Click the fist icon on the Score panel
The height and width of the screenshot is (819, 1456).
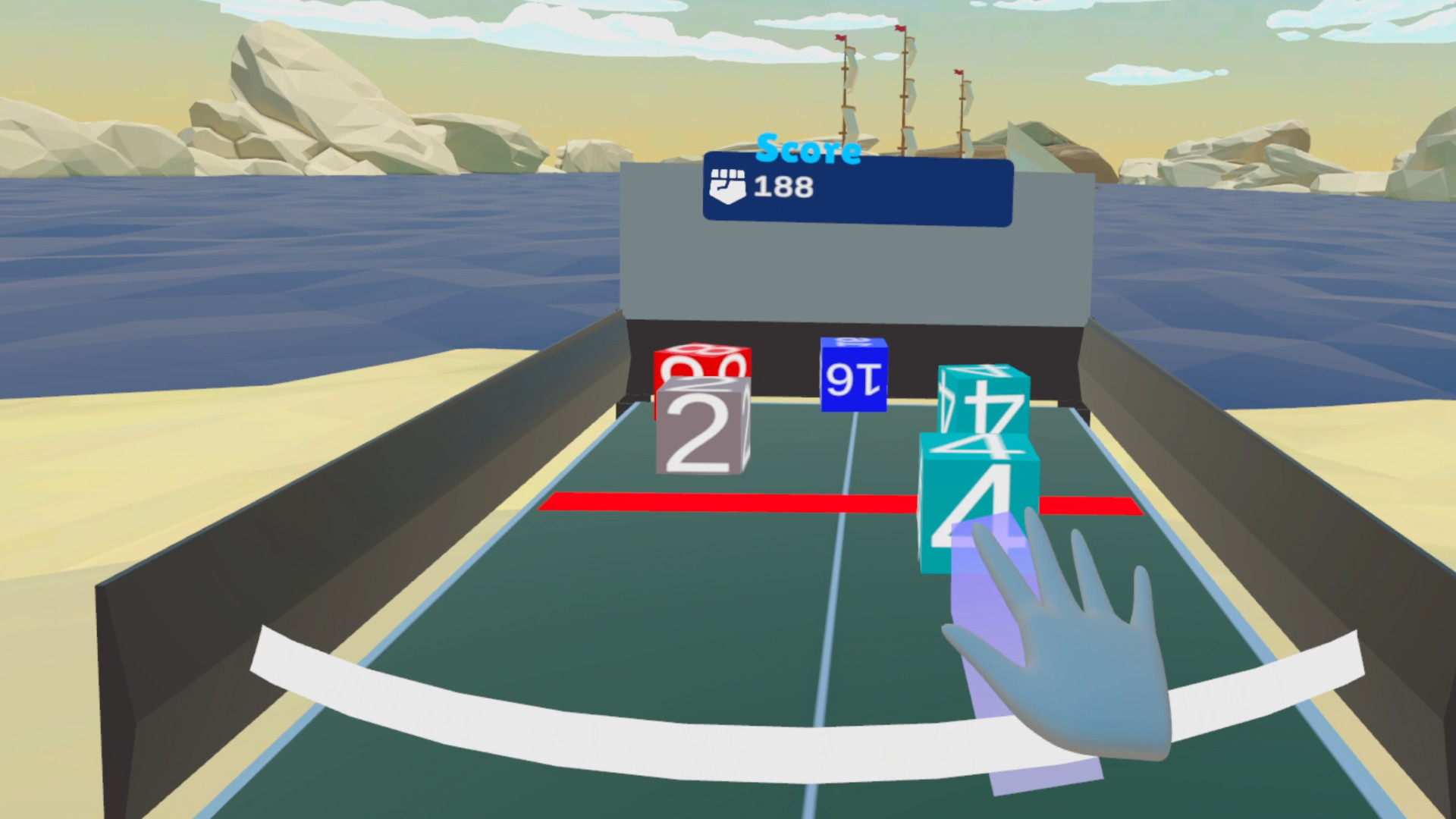click(730, 184)
